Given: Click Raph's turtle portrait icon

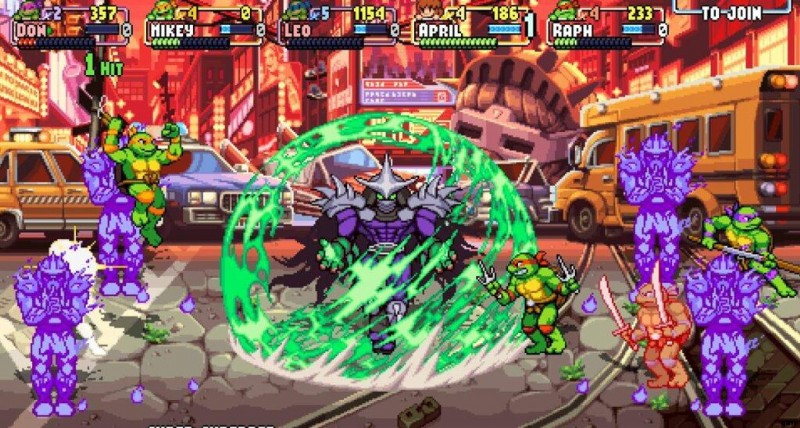Looking at the screenshot, I should (x=563, y=12).
